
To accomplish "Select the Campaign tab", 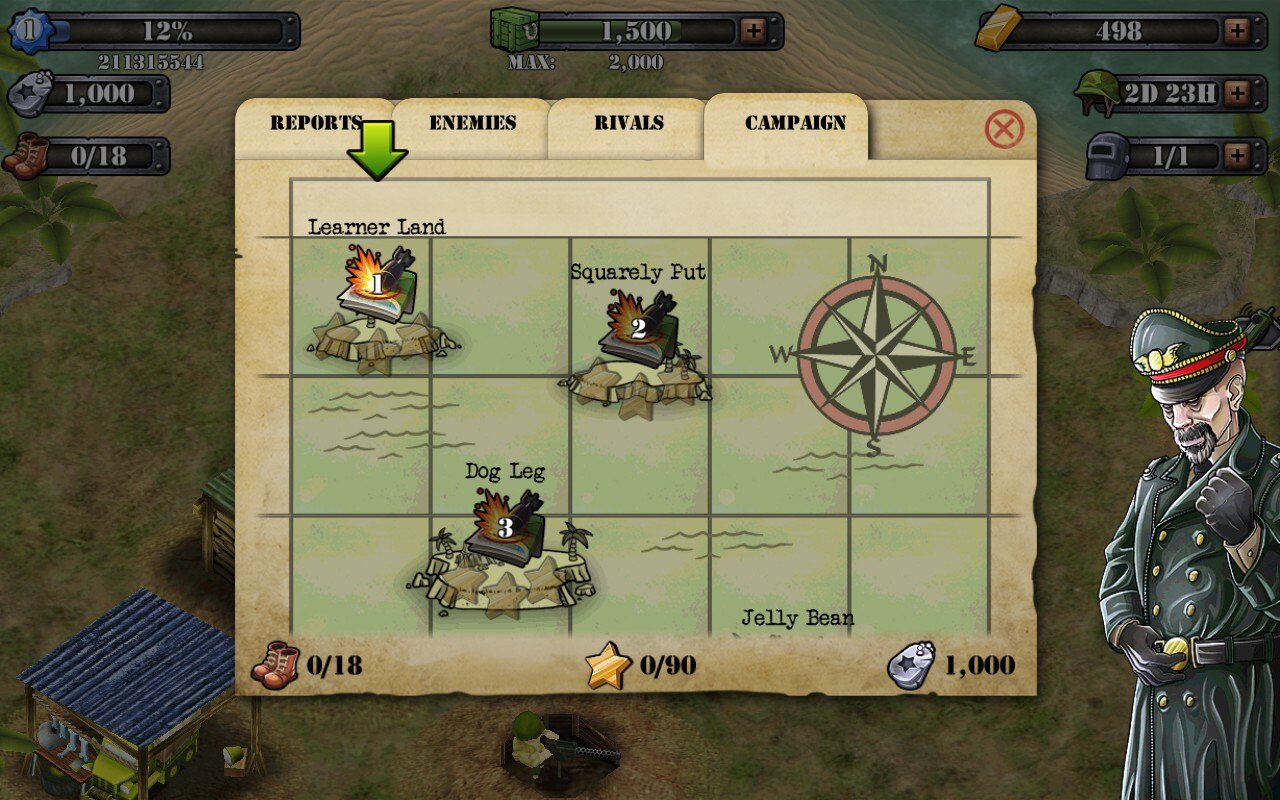I will (795, 124).
